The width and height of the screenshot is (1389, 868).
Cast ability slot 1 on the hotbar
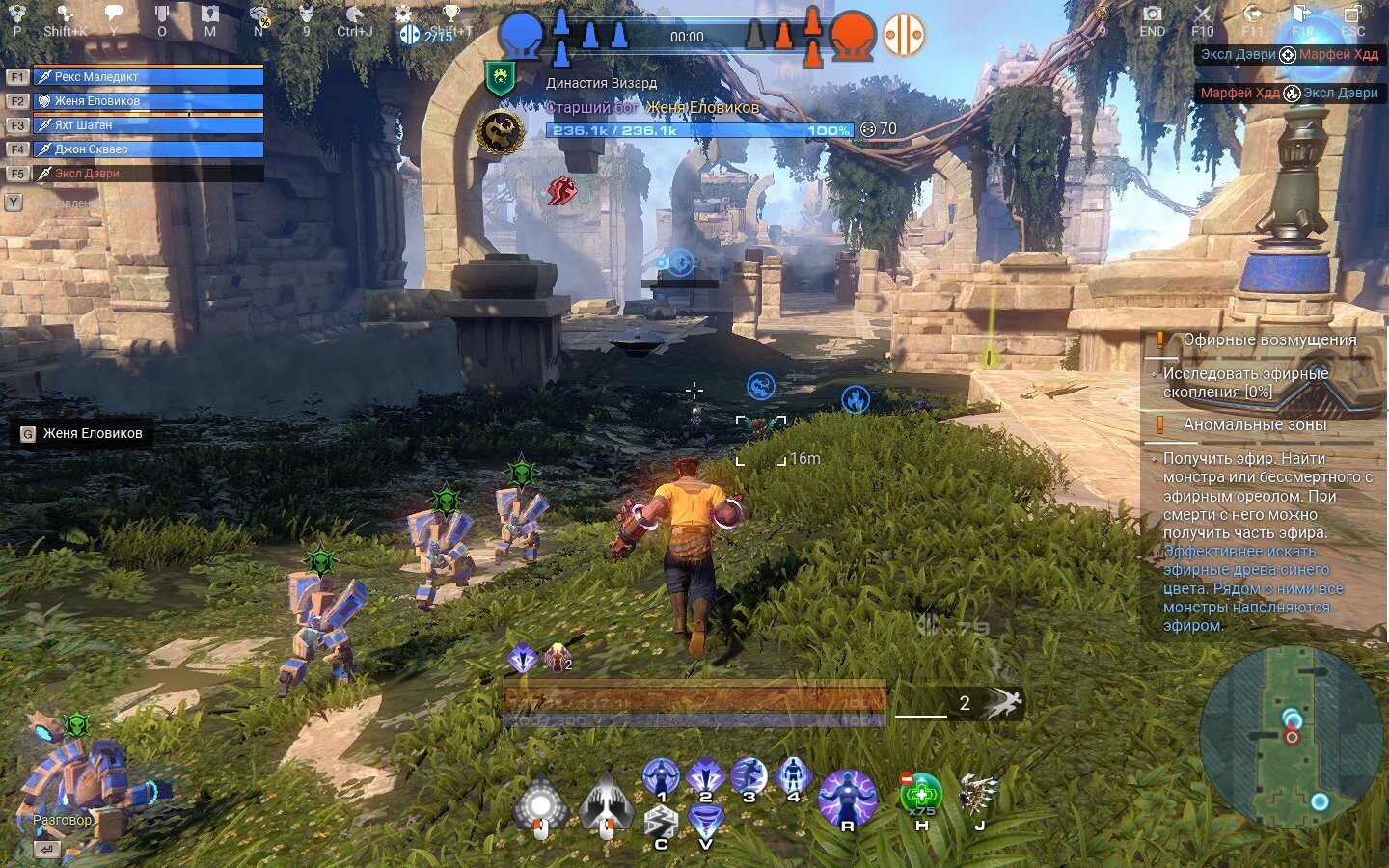pos(661,774)
